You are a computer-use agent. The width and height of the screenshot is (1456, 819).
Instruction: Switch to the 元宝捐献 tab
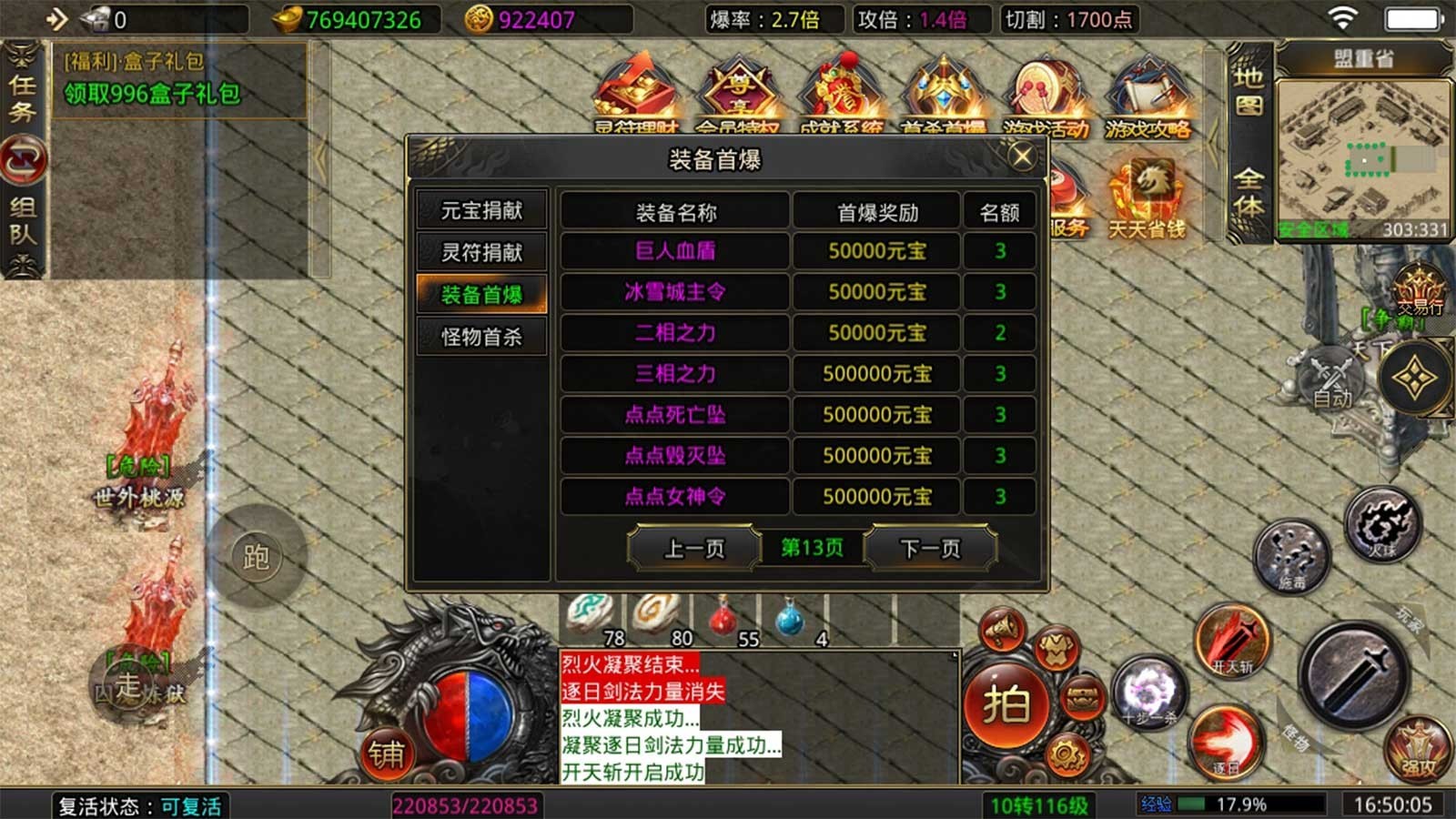(482, 209)
